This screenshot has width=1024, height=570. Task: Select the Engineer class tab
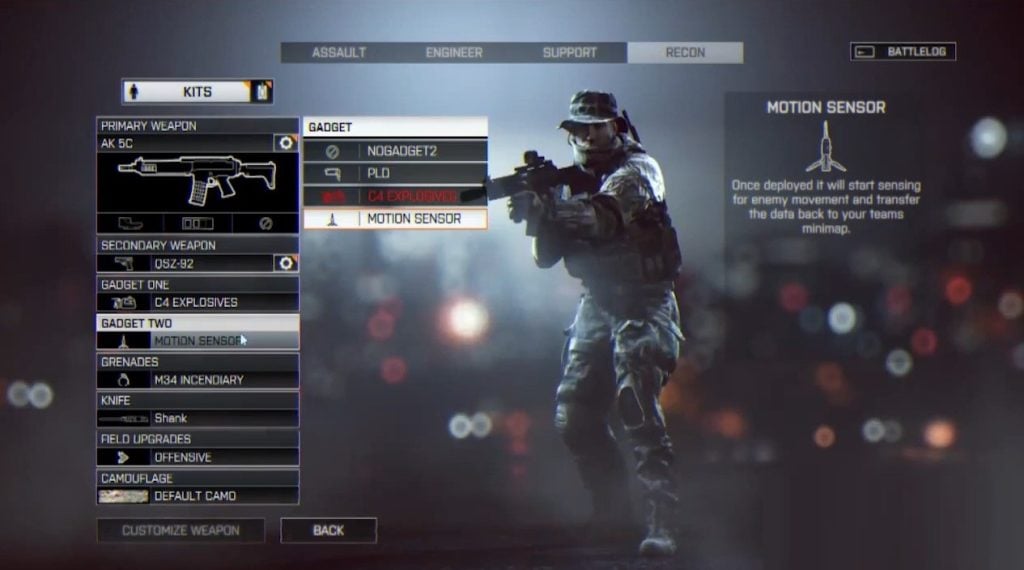pos(453,53)
